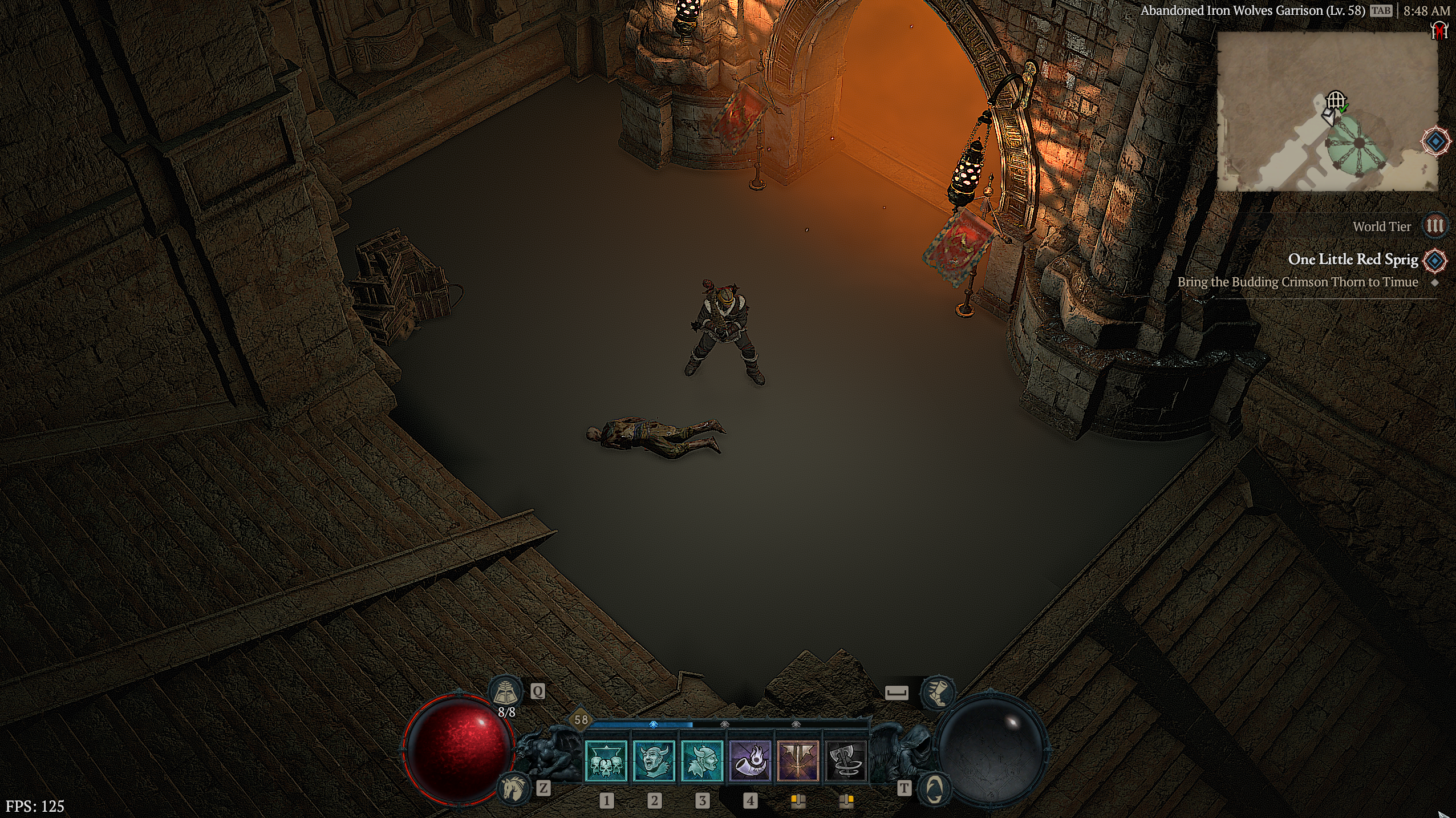Use the shouting horned-helmet face skill
The height and width of the screenshot is (818, 1456).
654,761
